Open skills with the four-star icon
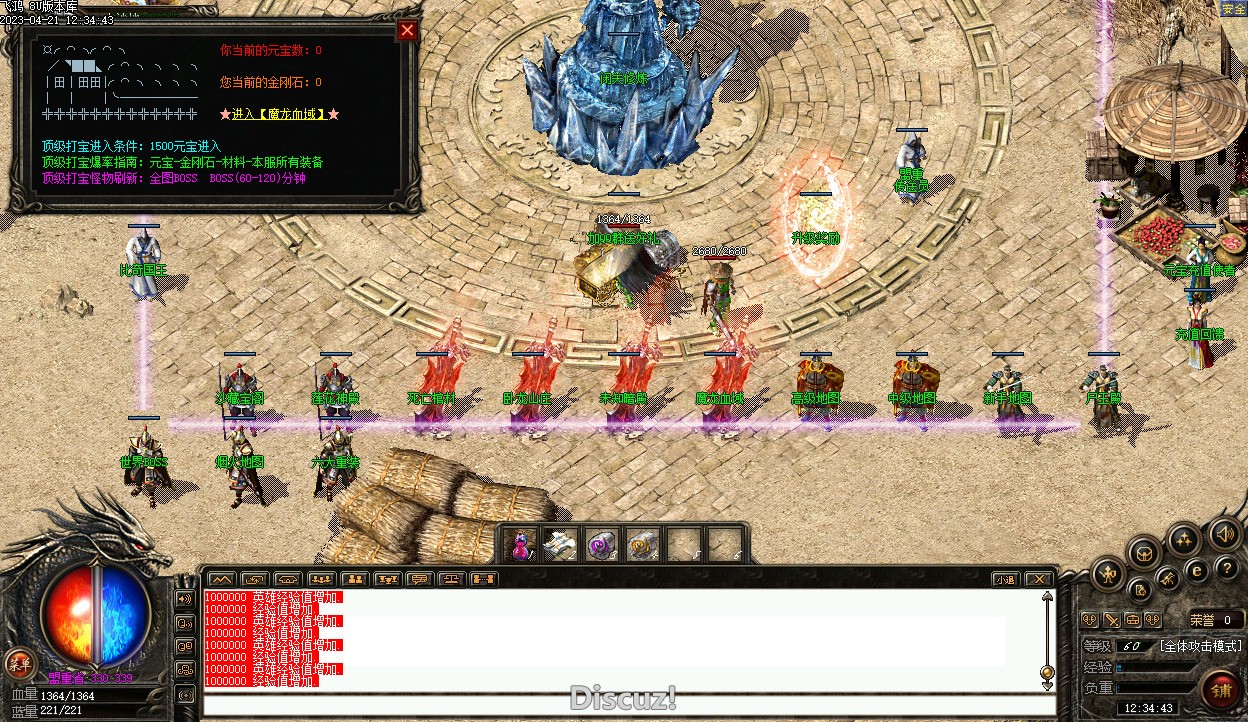The image size is (1248, 722). tap(1185, 540)
